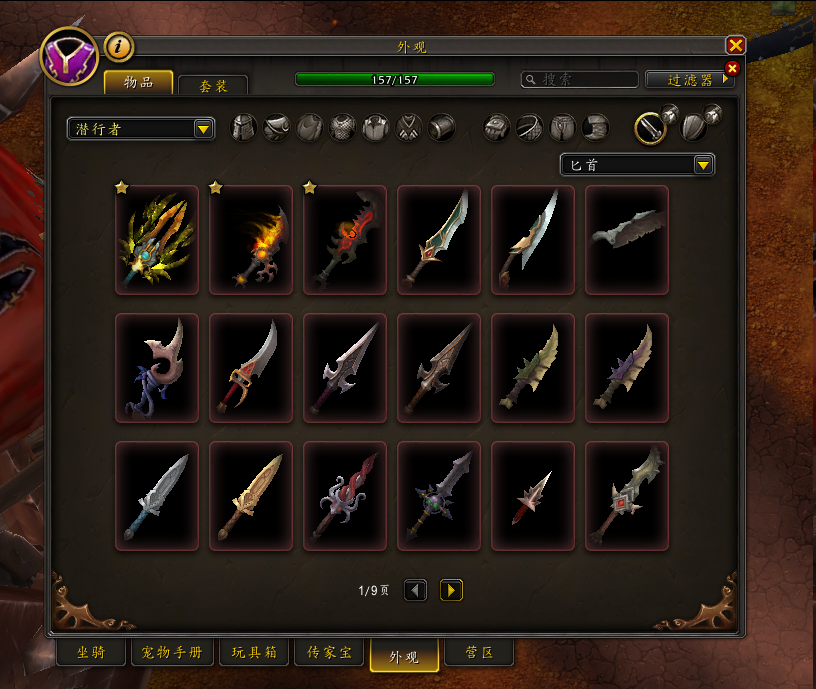Screen dimensions: 816x689
Task: Open the 过滤器 filter menu
Action: point(690,79)
